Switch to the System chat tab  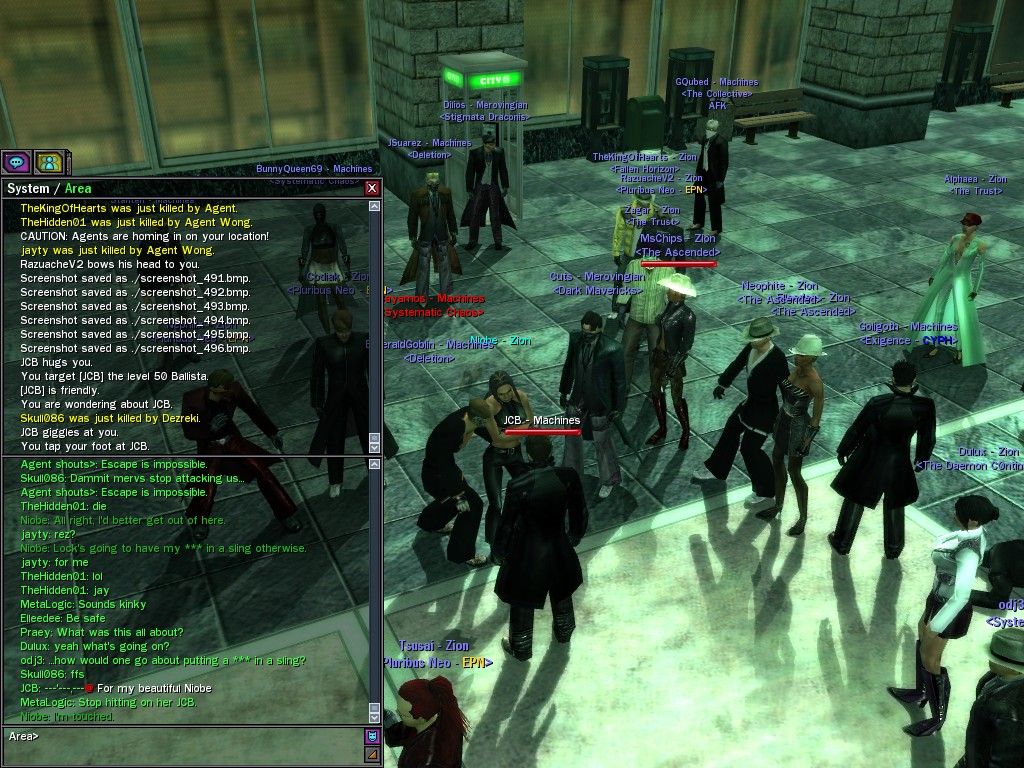[x=28, y=188]
